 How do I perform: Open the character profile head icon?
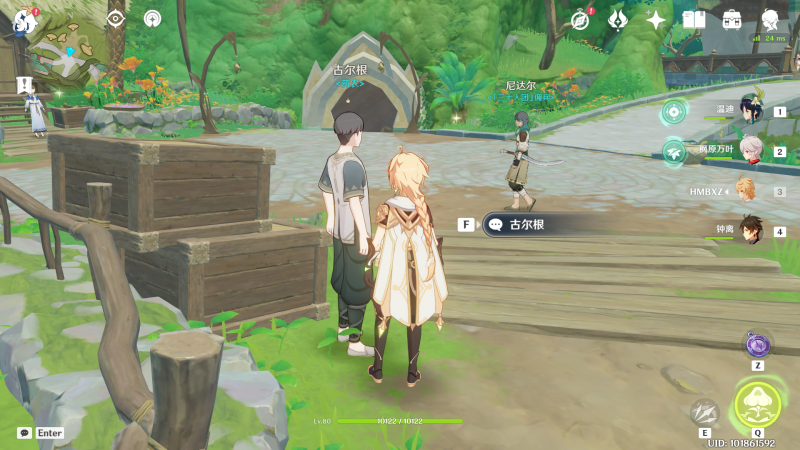coord(770,20)
